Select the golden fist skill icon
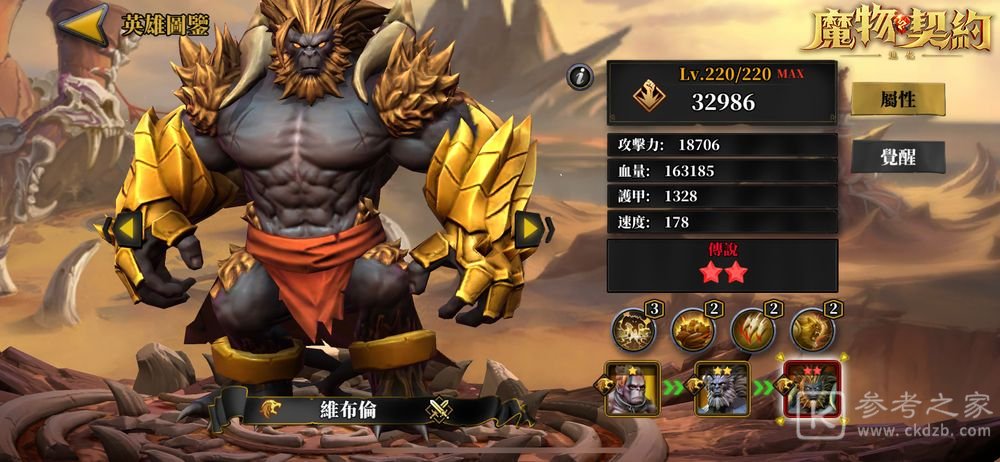This screenshot has width=1000, height=462. point(692,329)
